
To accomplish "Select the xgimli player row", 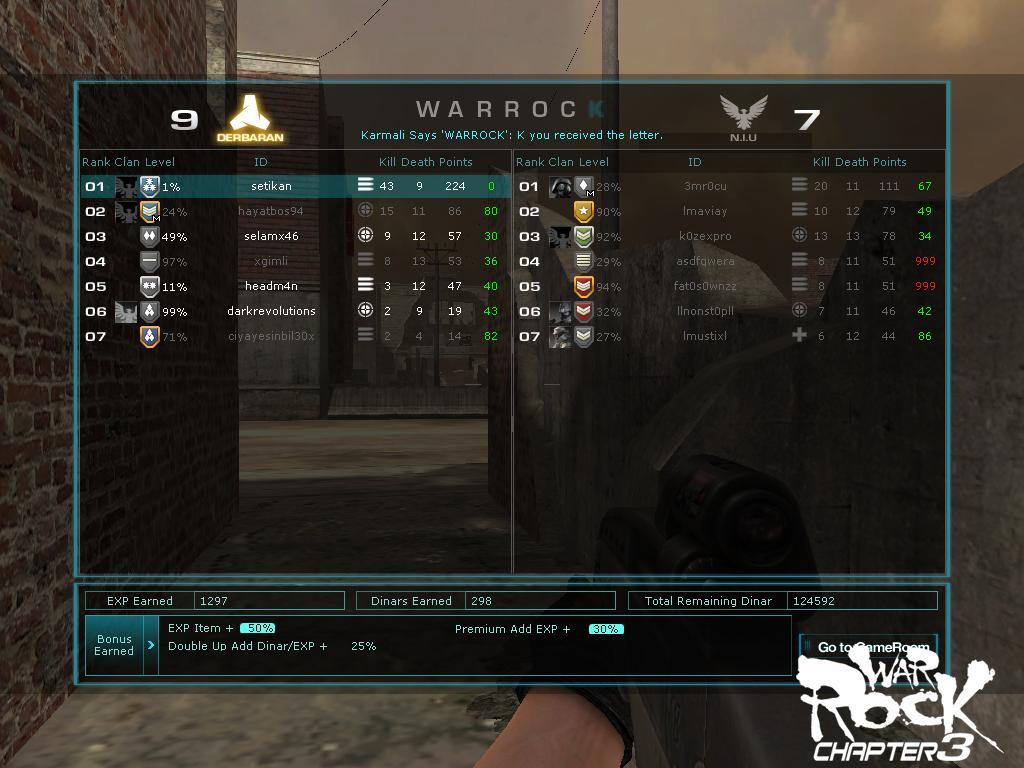I will pyautogui.click(x=271, y=261).
